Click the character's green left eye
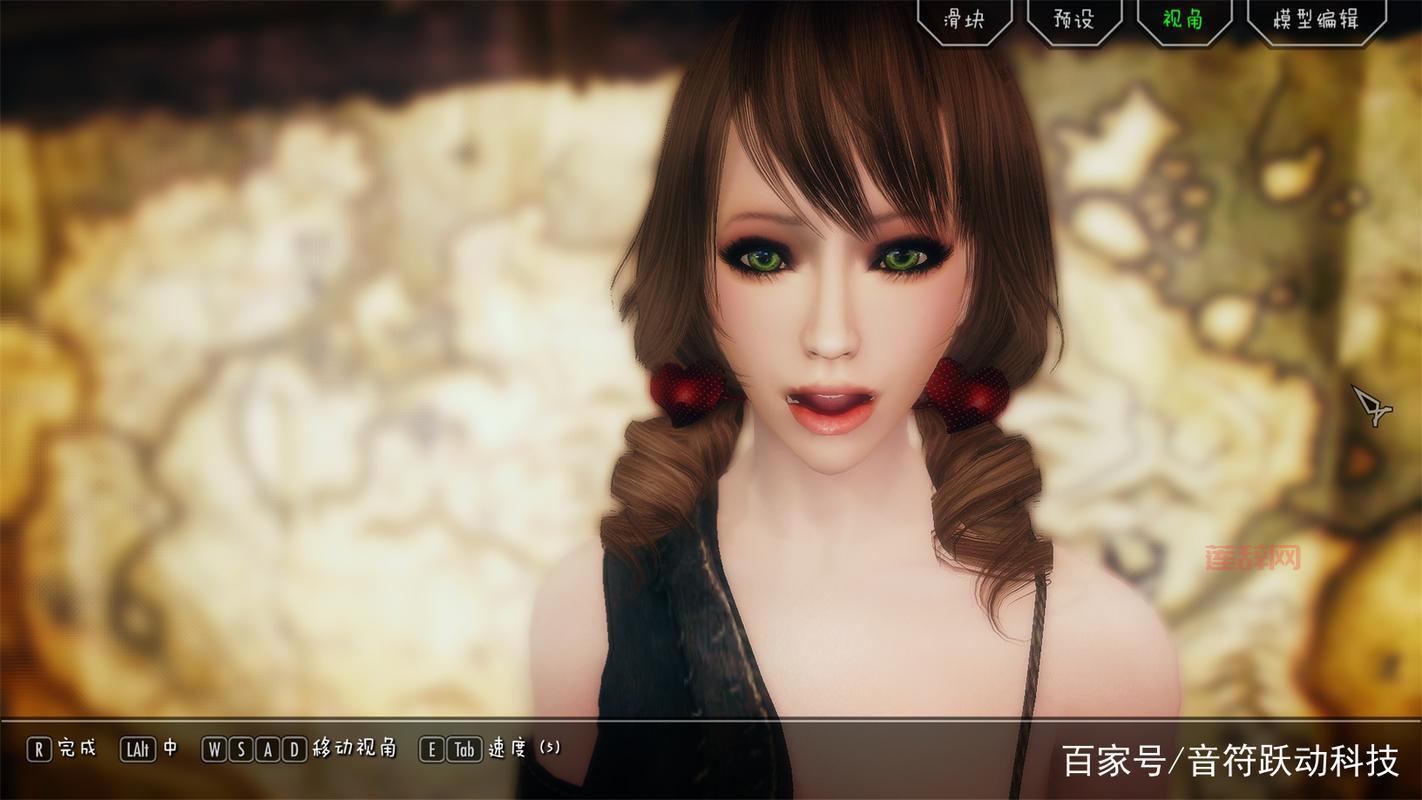1422x800 pixels. 900,260
